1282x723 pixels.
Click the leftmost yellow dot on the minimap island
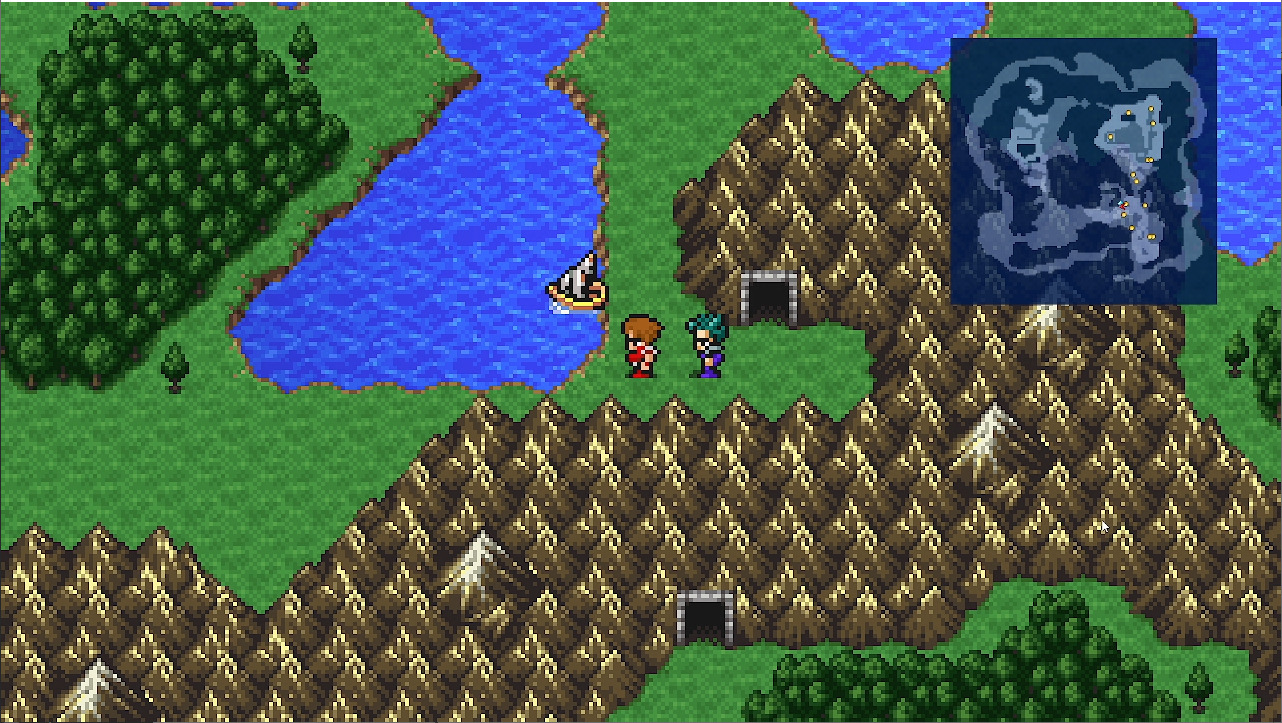point(1110,135)
